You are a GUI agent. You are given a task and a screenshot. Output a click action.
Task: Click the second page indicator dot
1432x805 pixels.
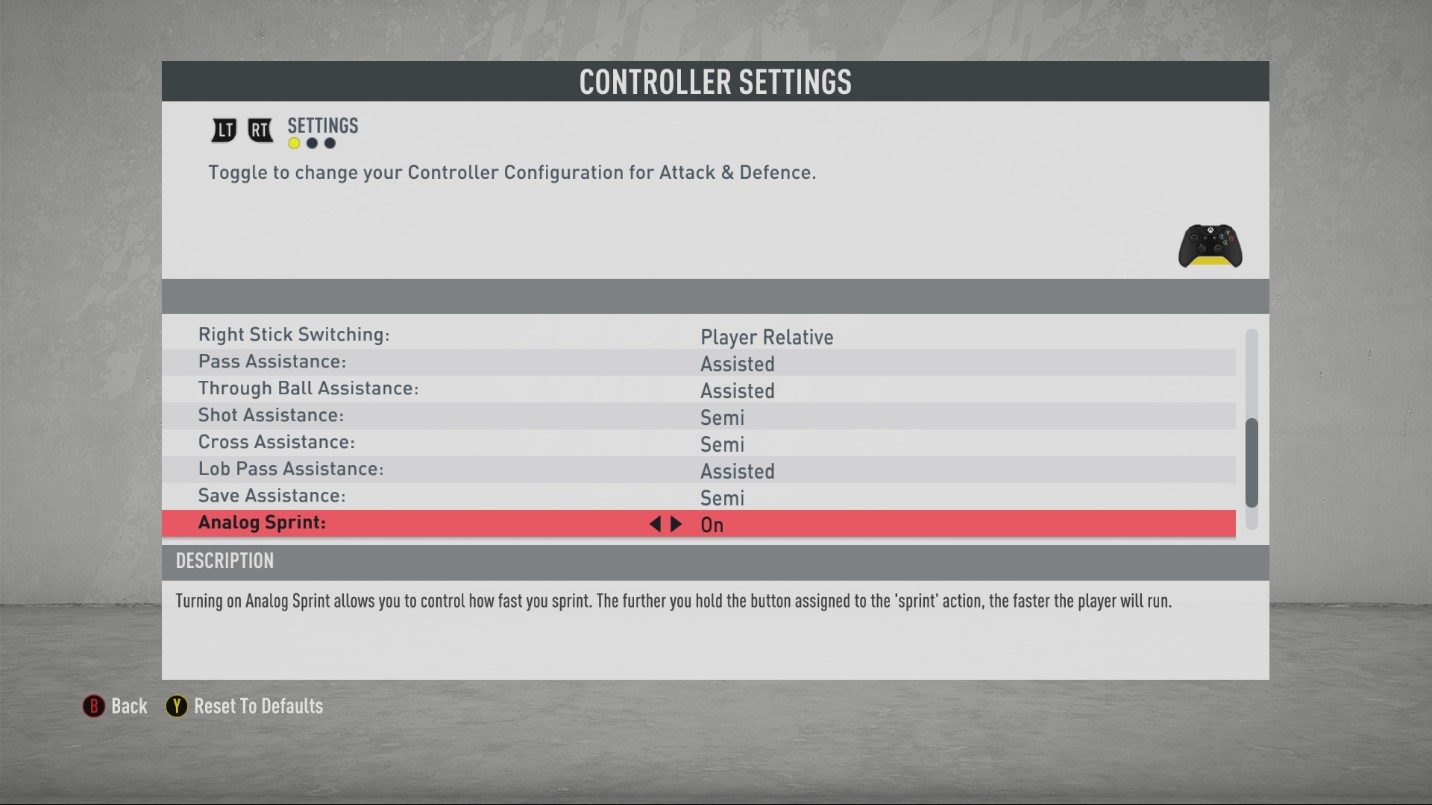311,143
